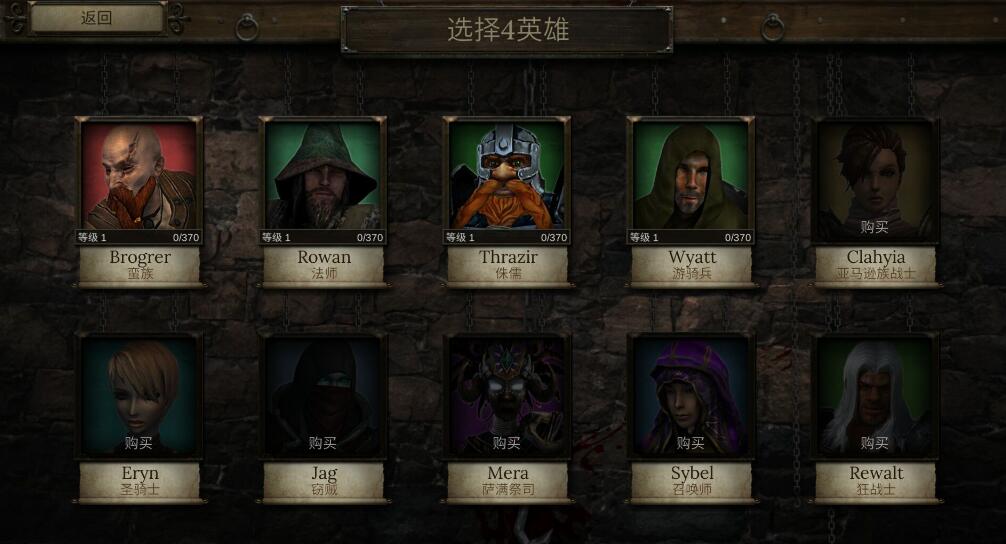Buy the Clahyia amazon warrior hero
Viewport: 1006px width, 544px height.
coord(875,226)
